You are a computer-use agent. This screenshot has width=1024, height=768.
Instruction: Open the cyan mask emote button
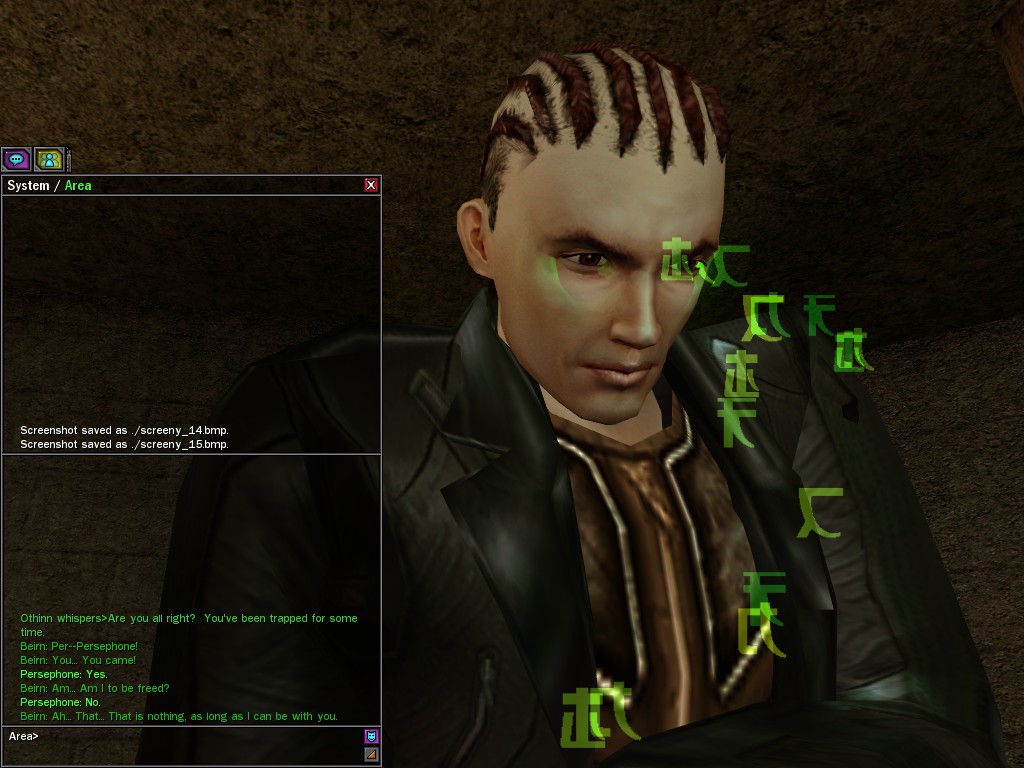[x=371, y=737]
